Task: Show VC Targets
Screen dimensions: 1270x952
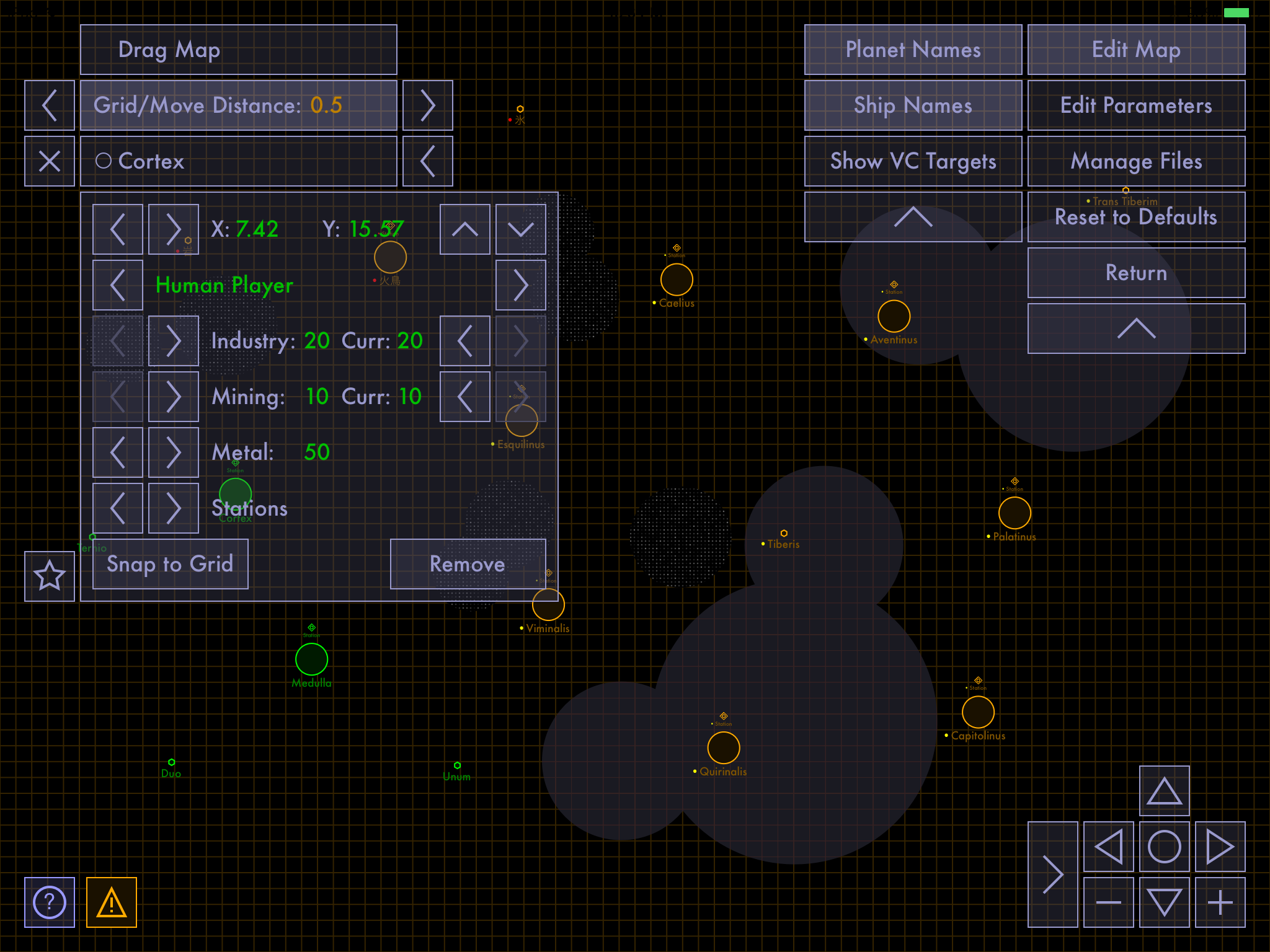Action: (913, 161)
